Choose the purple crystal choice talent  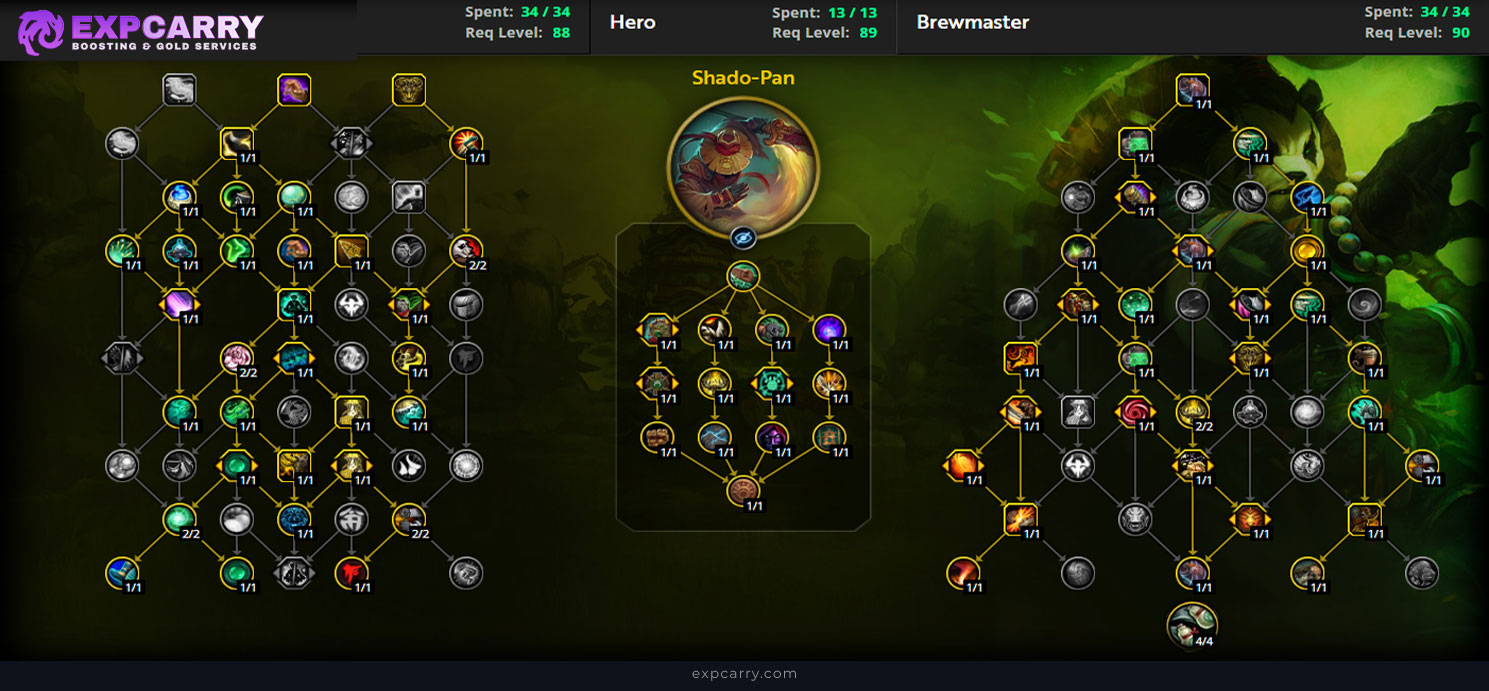tap(180, 304)
